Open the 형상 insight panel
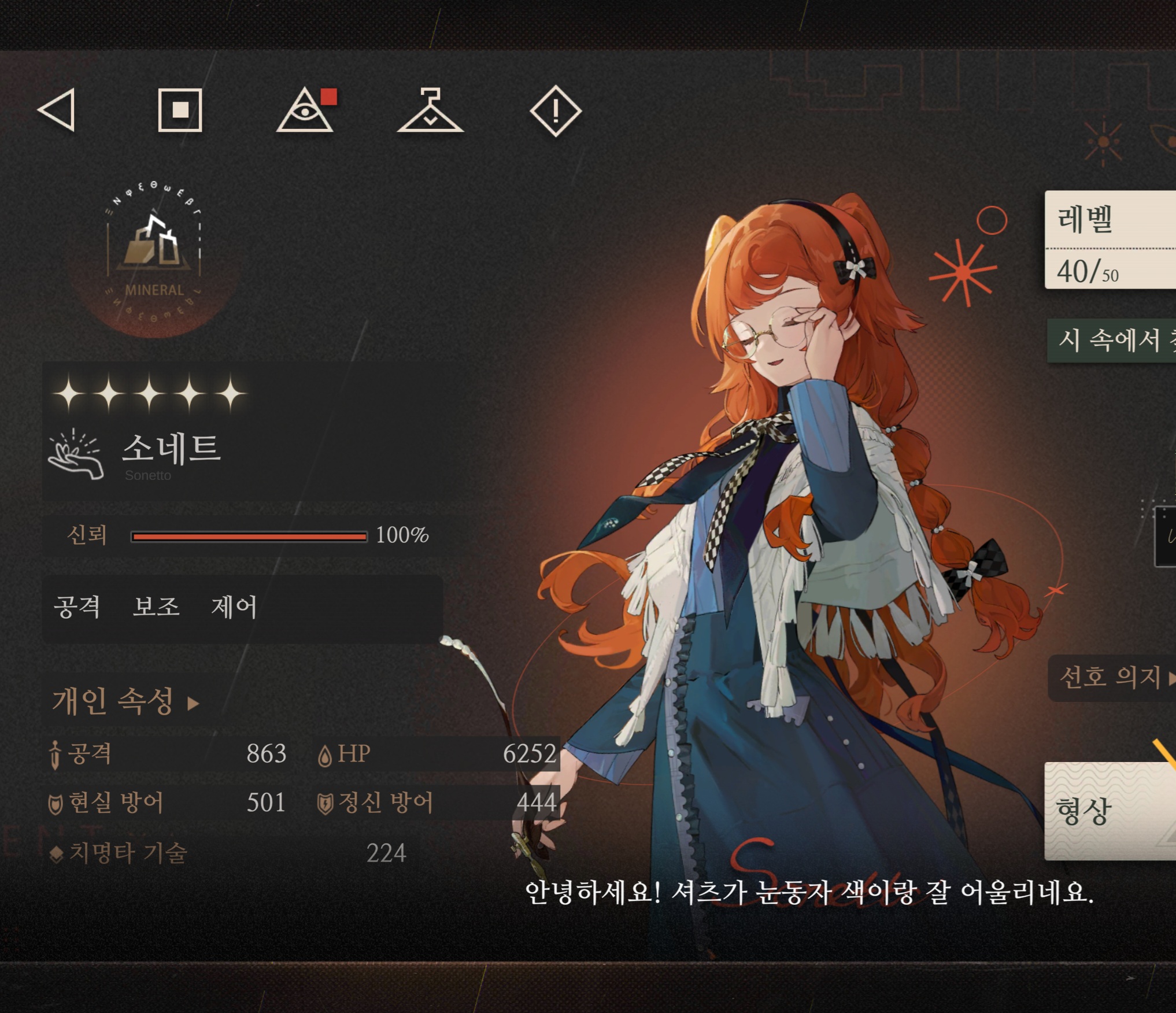The width and height of the screenshot is (1176, 1013). pos(1110,811)
